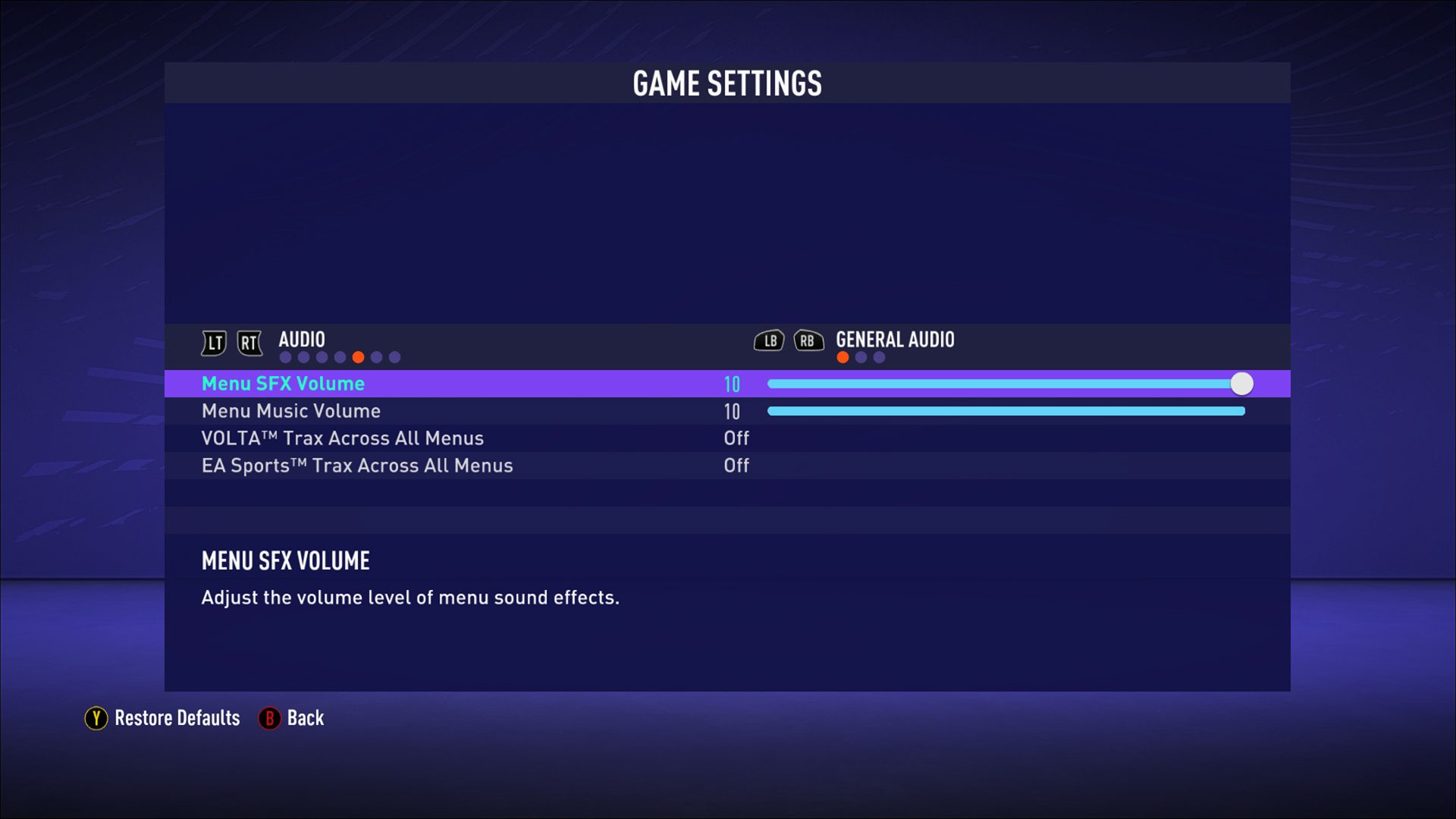Select the orange active dot under AUDIO
Viewport: 1456px width, 819px height.
point(359,355)
